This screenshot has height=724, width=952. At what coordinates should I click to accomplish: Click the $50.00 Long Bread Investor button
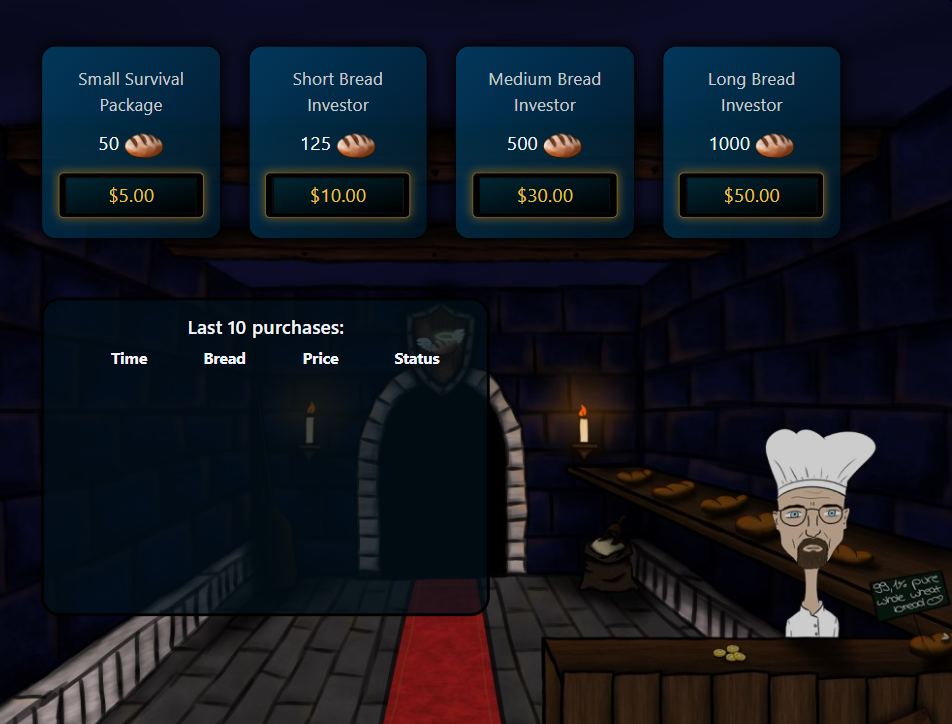click(x=751, y=195)
